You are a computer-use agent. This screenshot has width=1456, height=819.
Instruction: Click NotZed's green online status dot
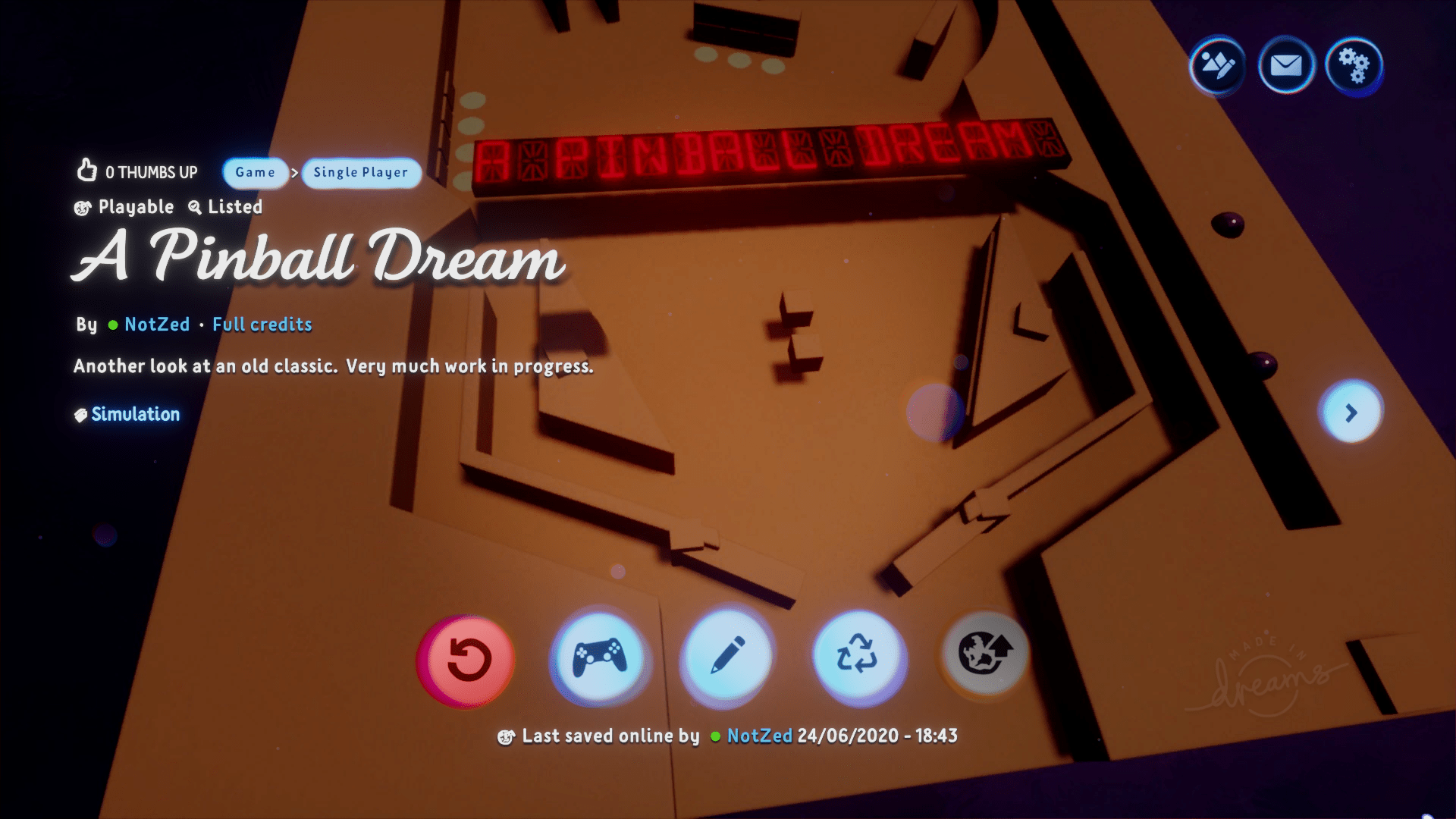click(112, 325)
